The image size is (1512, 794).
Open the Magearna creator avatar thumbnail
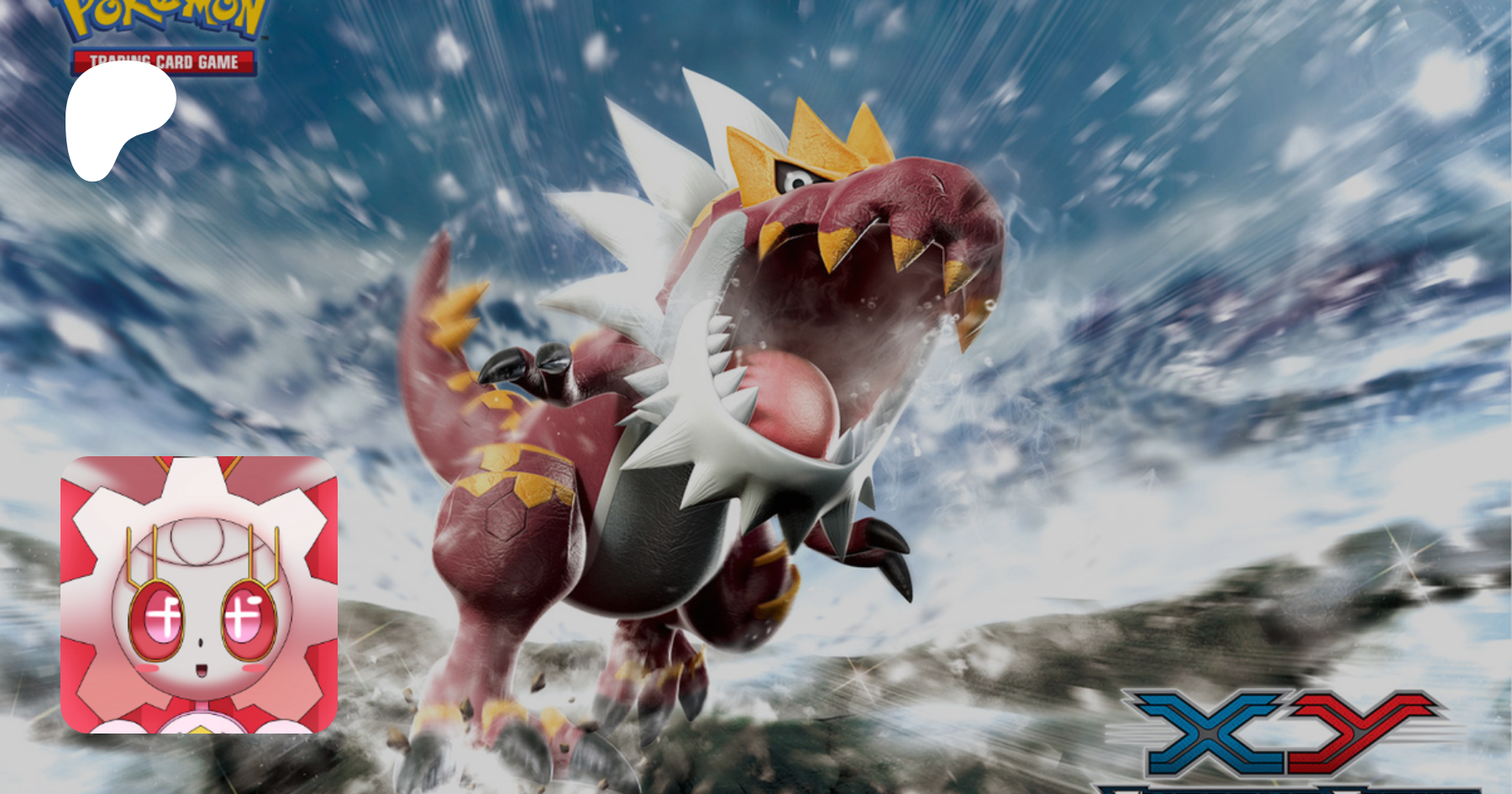click(199, 594)
